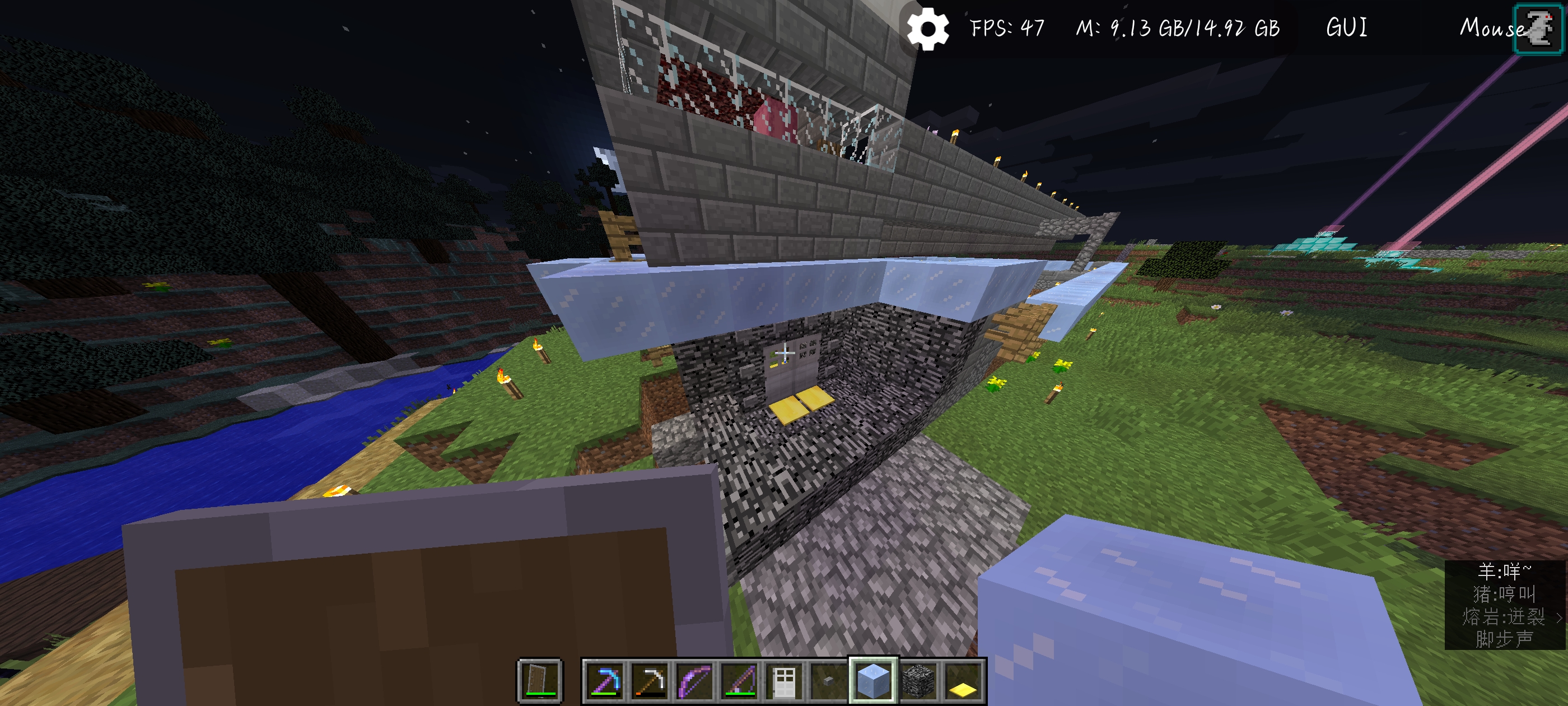The width and height of the screenshot is (1568, 706).
Task: Select the fishing rod hotbar slot
Action: (739, 680)
